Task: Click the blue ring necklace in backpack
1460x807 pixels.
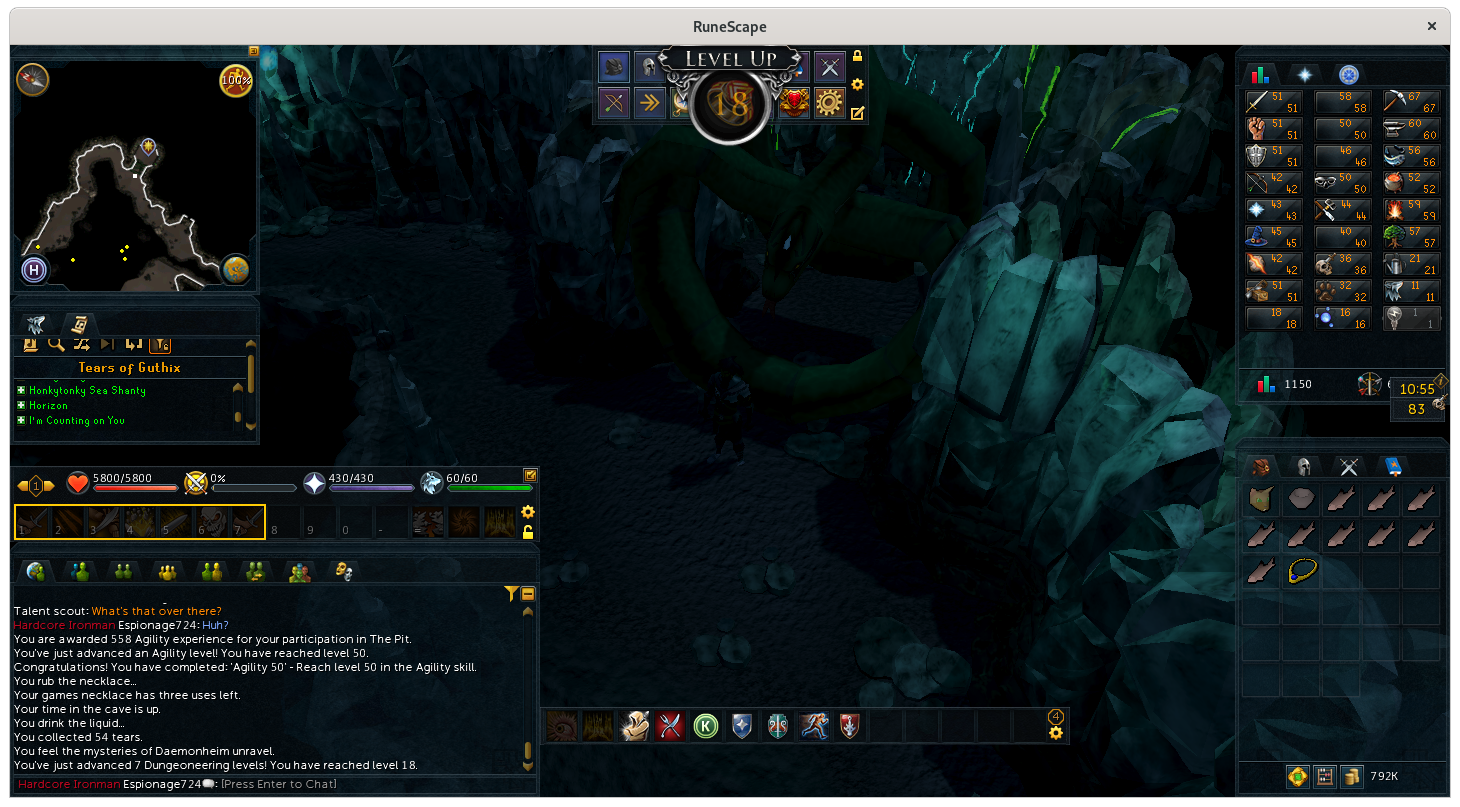Action: click(1302, 572)
